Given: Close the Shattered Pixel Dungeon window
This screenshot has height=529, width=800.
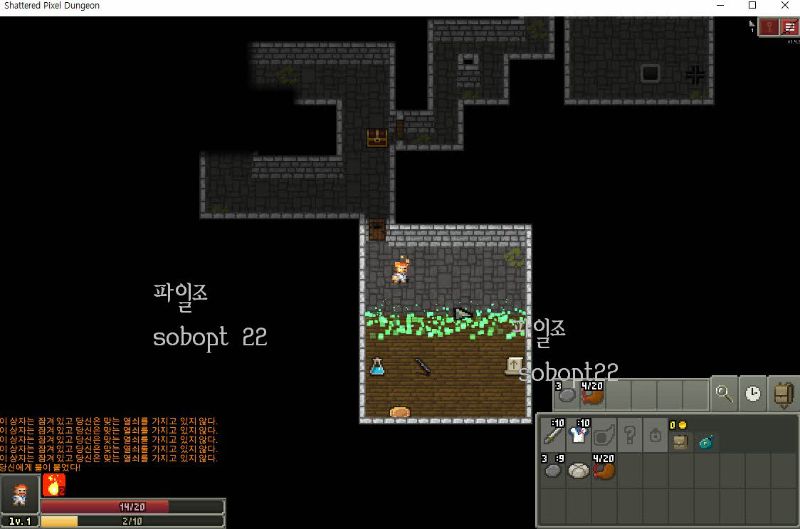Looking at the screenshot, I should (x=784, y=6).
